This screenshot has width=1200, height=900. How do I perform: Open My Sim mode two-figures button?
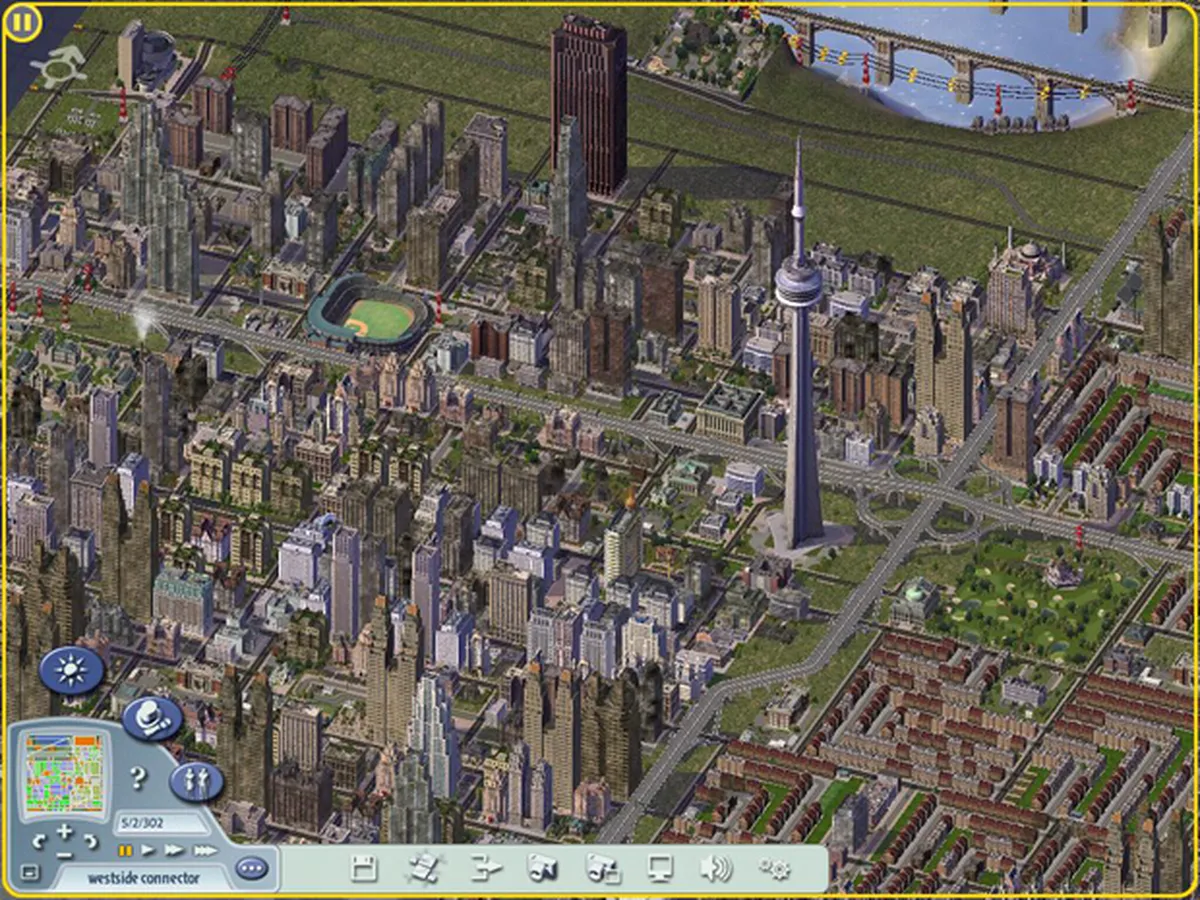coord(196,782)
